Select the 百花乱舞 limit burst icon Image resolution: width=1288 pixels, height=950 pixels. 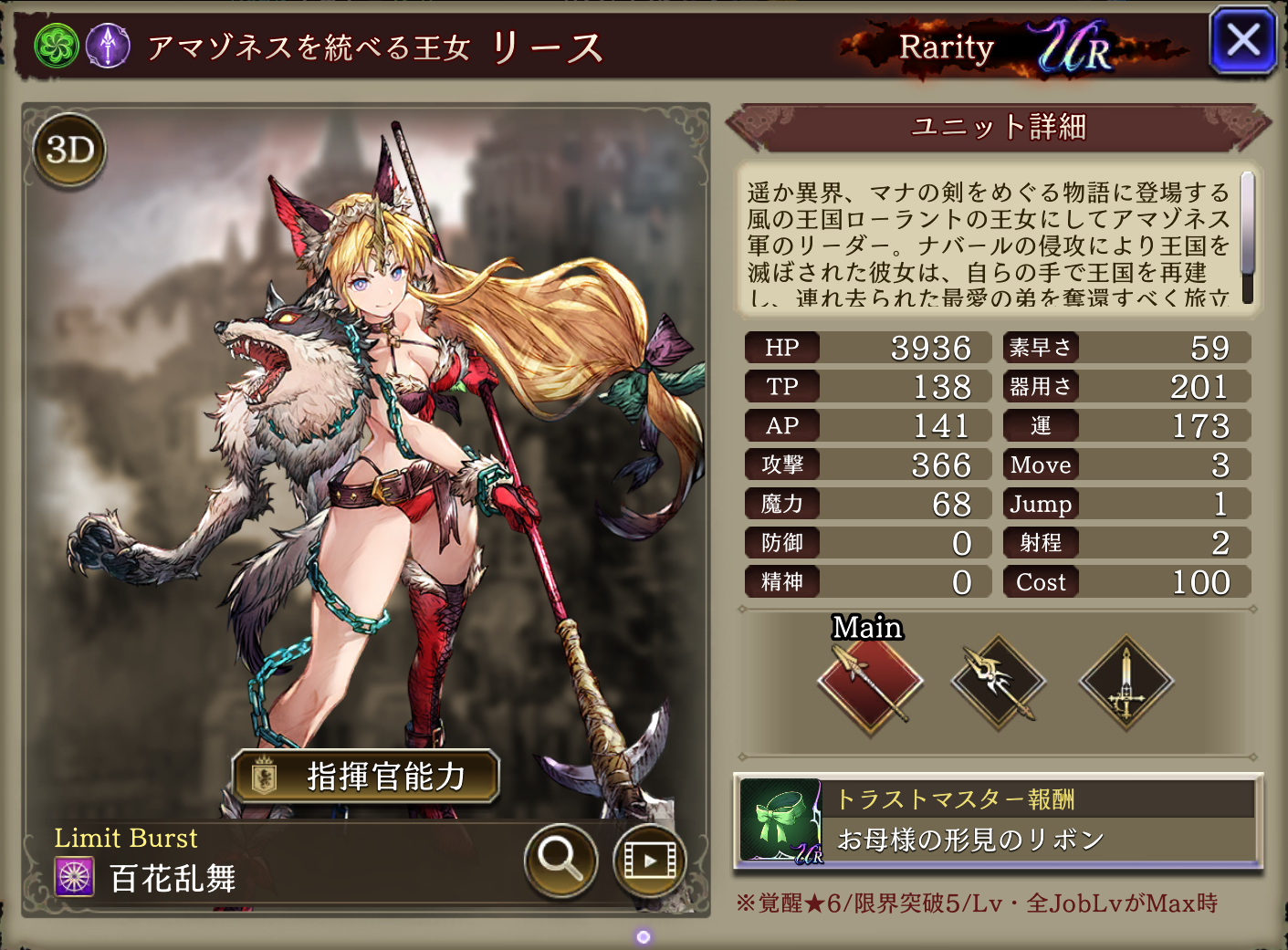(75, 878)
